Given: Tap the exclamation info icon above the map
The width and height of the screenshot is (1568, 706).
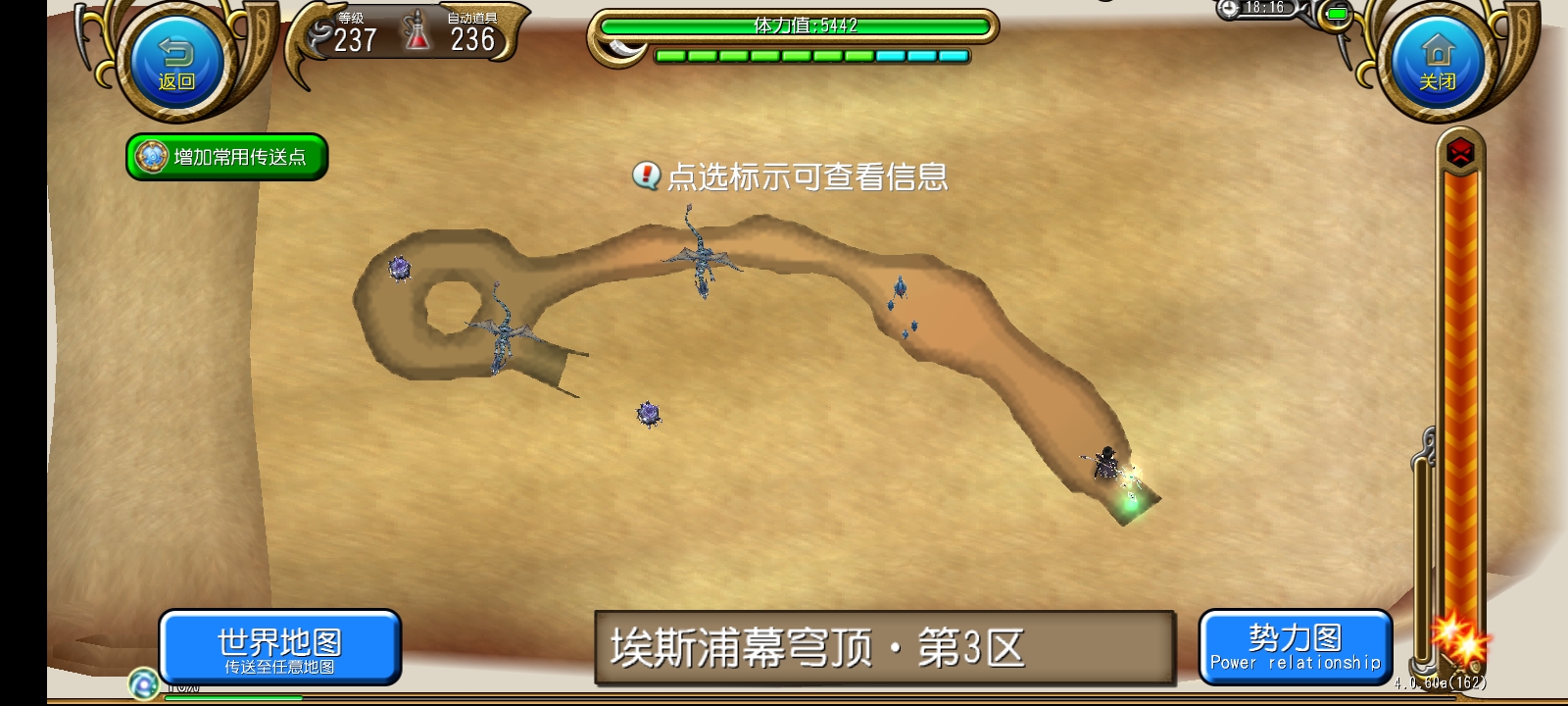Looking at the screenshot, I should 645,178.
